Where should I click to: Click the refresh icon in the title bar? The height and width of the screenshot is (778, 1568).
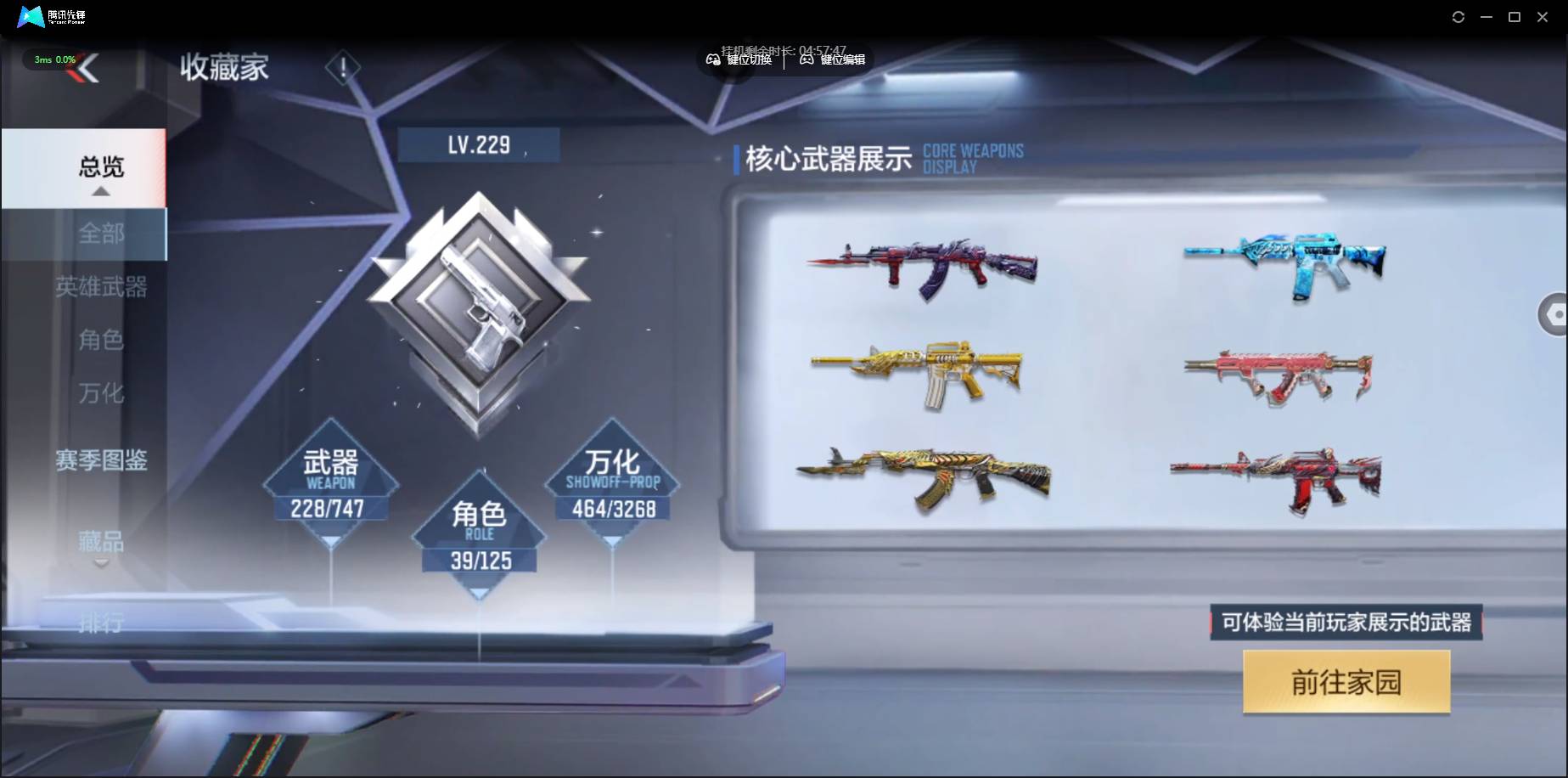click(1458, 16)
